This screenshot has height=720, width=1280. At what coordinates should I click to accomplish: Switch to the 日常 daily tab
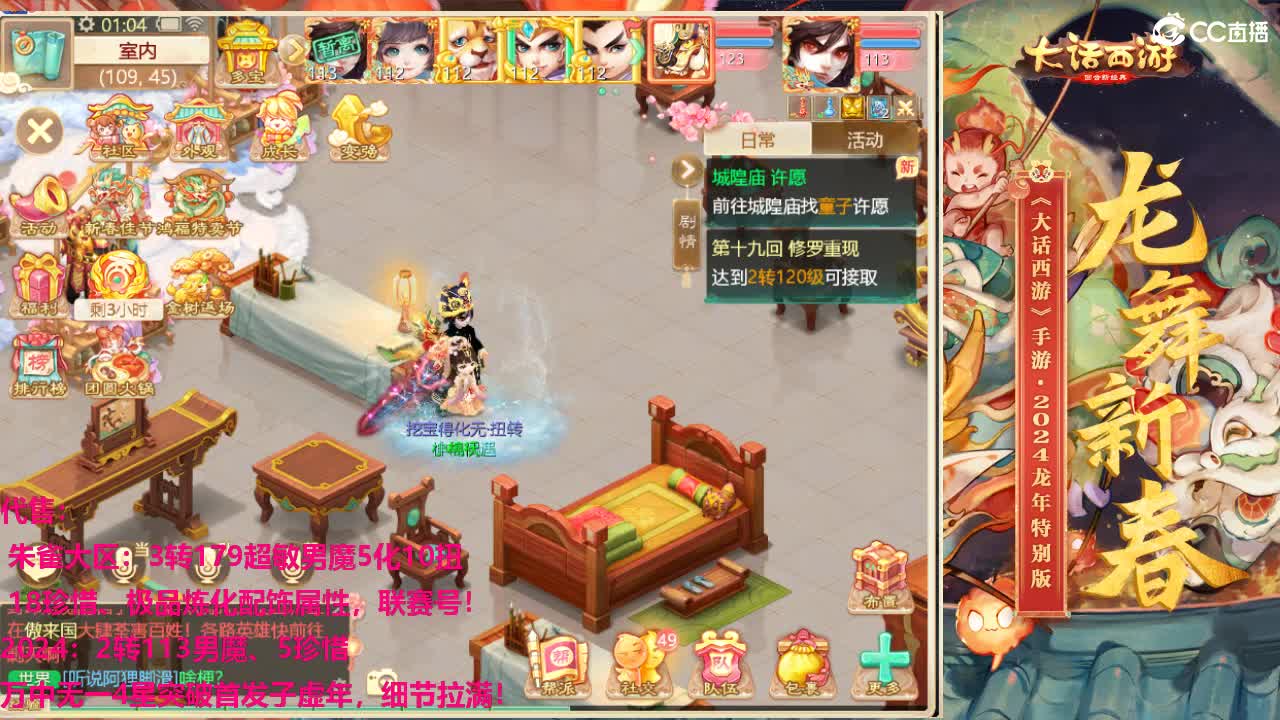pyautogui.click(x=755, y=138)
